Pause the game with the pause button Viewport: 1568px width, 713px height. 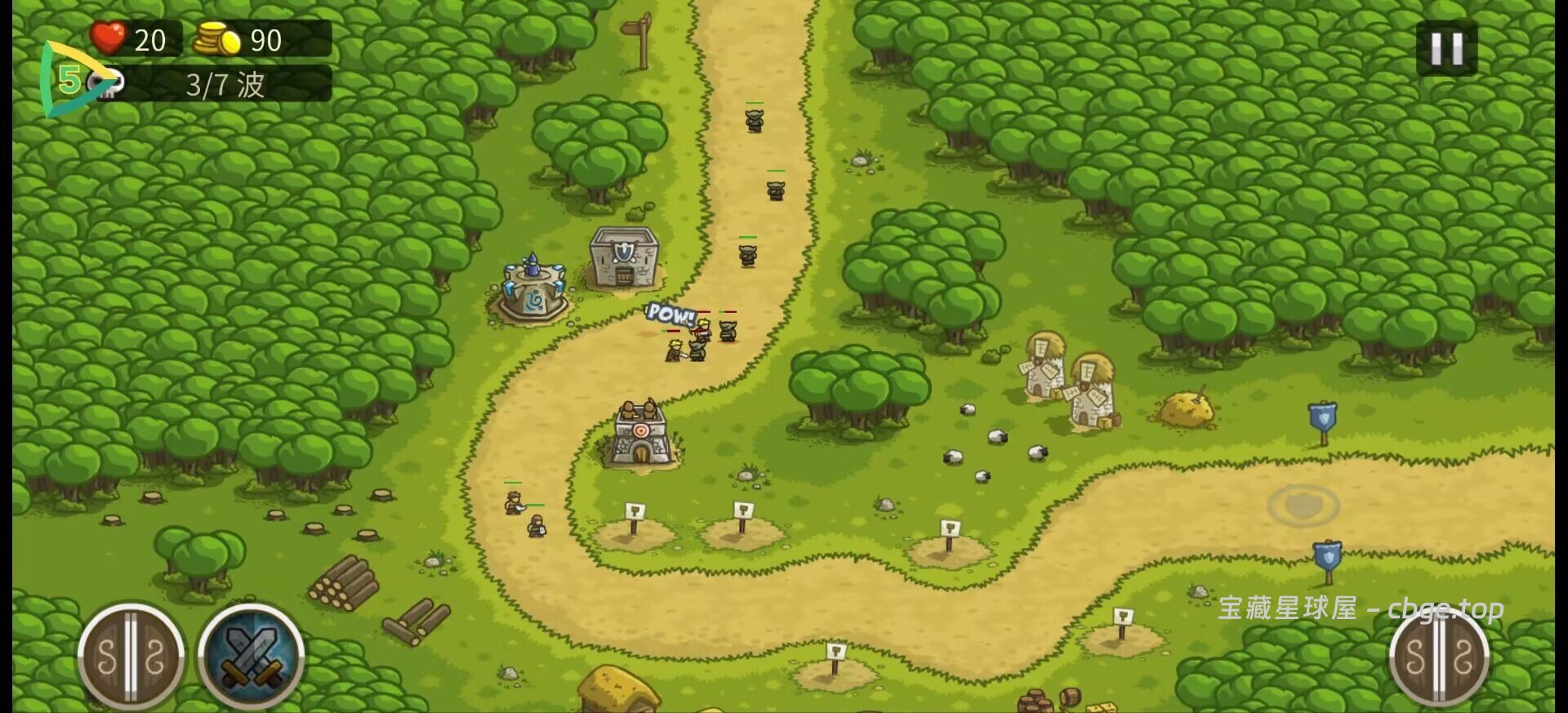(1446, 49)
